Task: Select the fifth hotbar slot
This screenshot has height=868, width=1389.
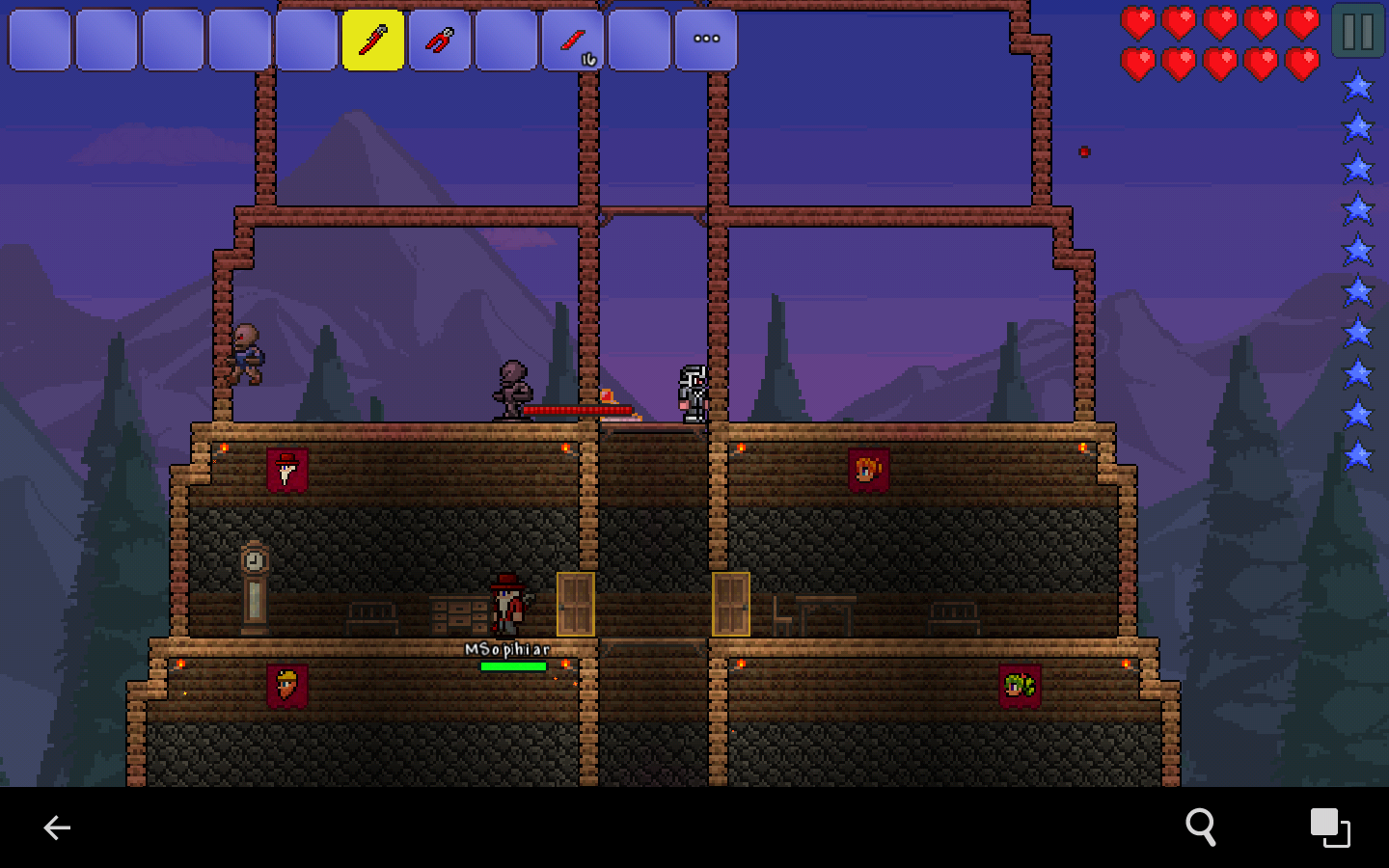Action: tap(306, 40)
